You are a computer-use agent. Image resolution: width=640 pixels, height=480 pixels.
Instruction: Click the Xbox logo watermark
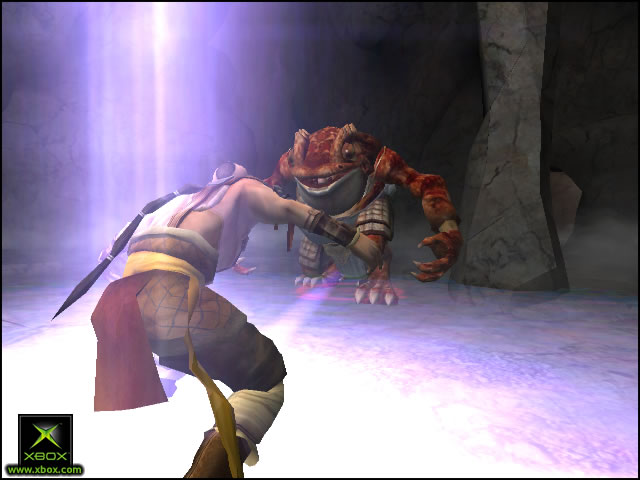45,438
